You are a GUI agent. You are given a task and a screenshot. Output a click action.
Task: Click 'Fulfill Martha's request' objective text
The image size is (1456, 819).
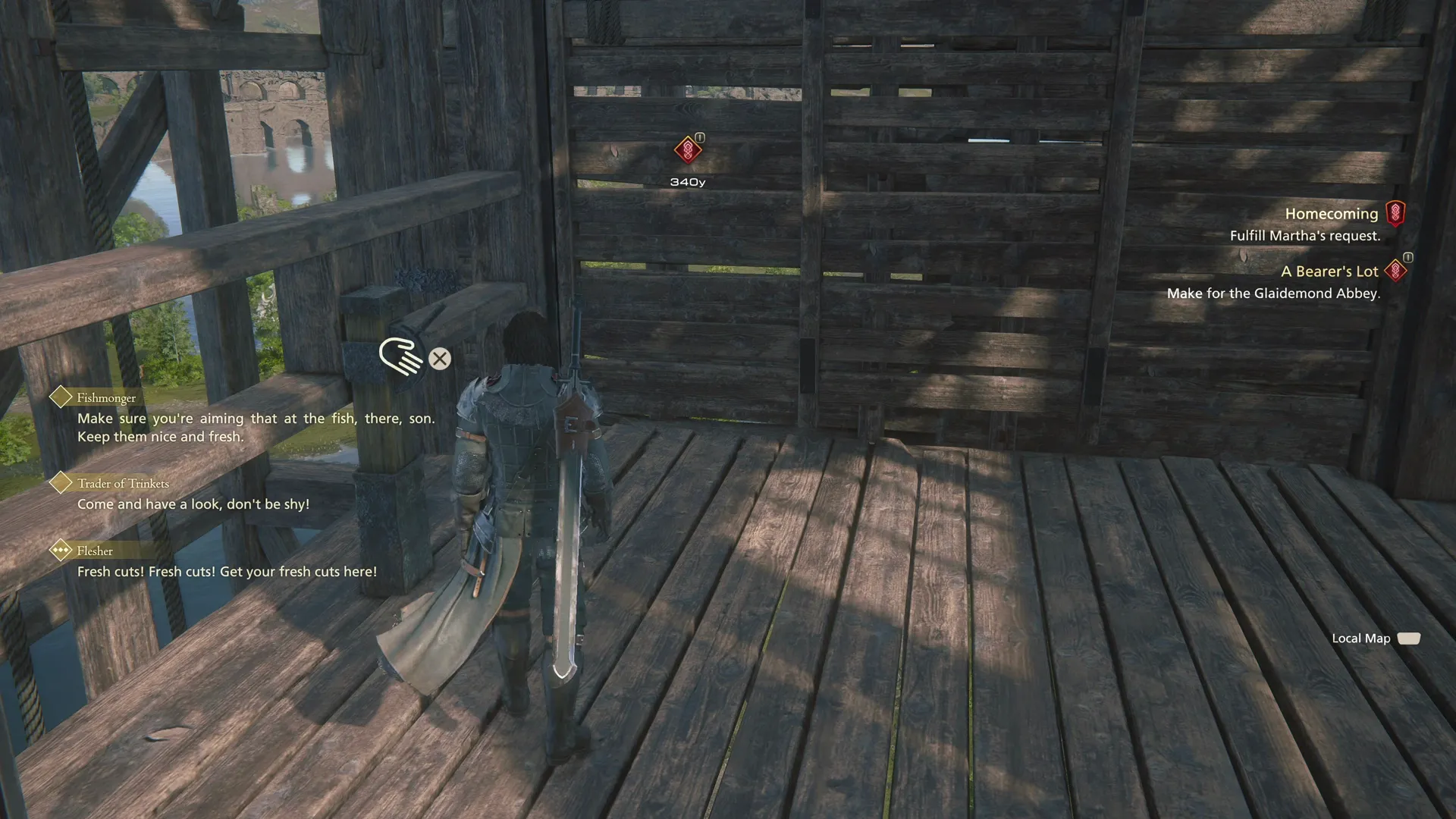(x=1305, y=236)
